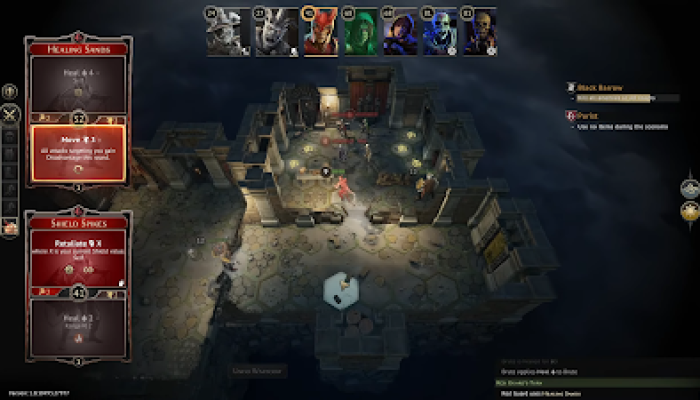Viewport: 700px width, 400px height.
Task: Select the golden skull enemy portrait
Action: 480,32
